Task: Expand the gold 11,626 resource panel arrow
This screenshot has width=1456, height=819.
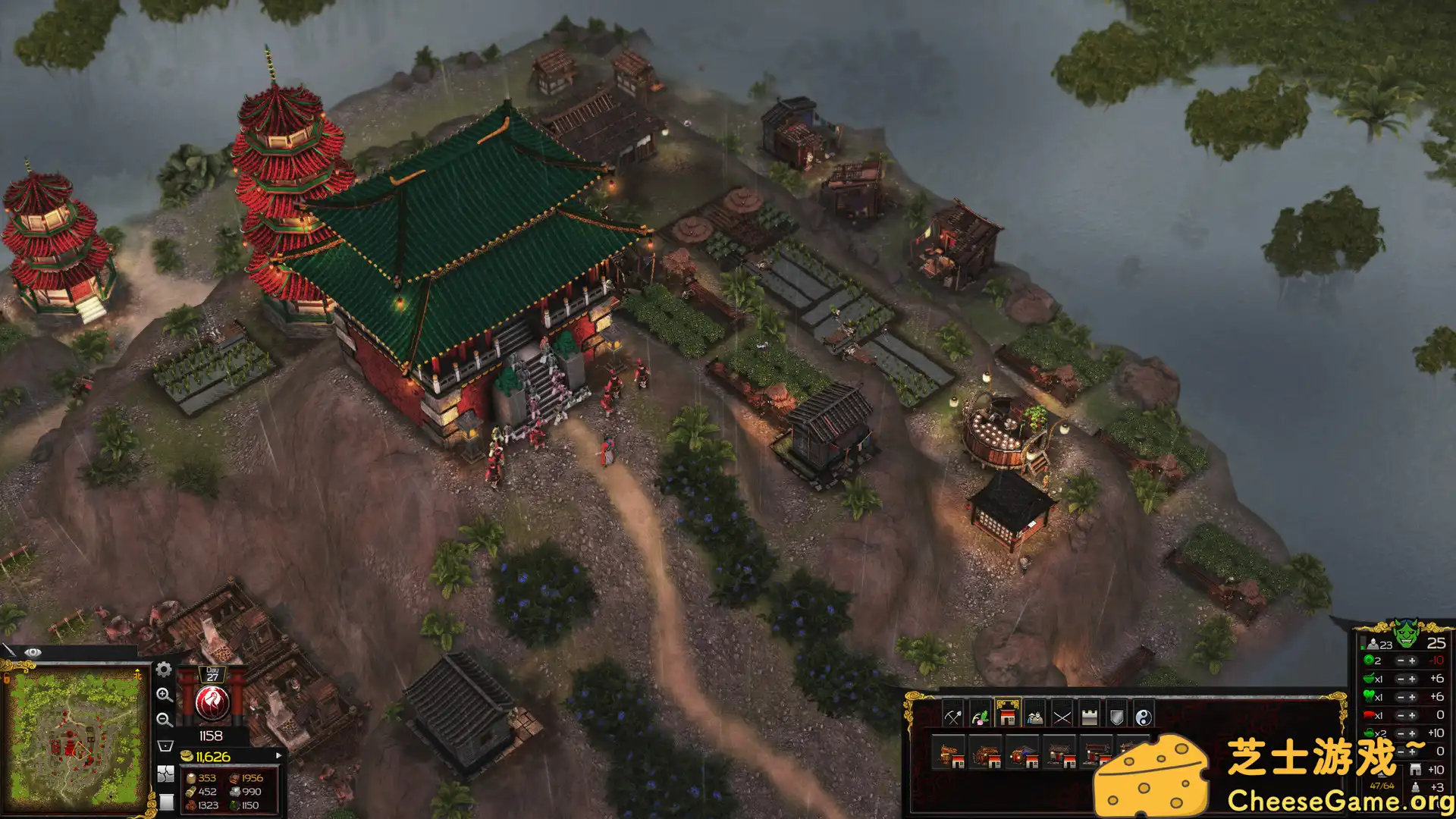Action: [x=278, y=755]
